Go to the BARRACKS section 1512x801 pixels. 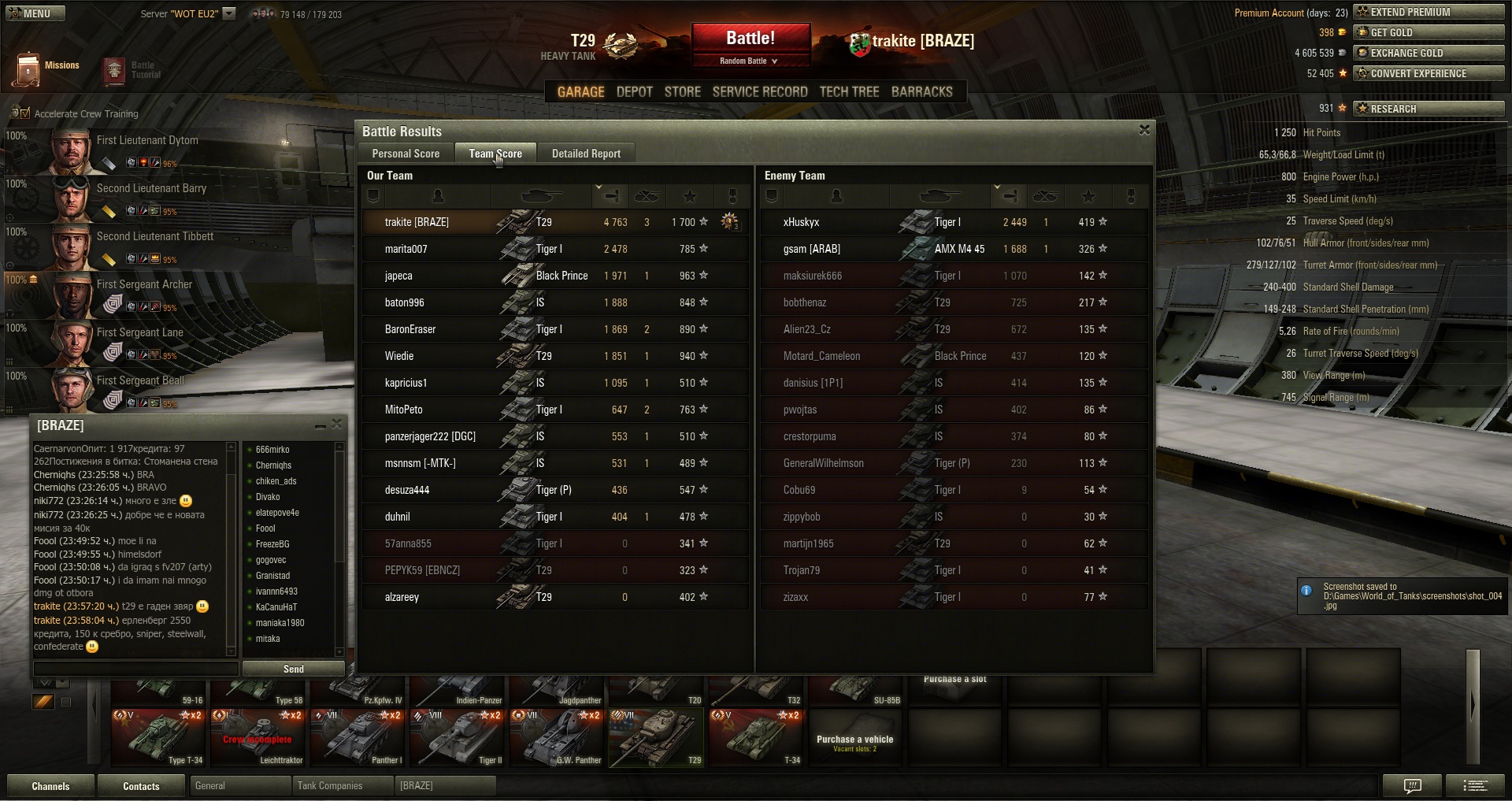click(x=921, y=91)
